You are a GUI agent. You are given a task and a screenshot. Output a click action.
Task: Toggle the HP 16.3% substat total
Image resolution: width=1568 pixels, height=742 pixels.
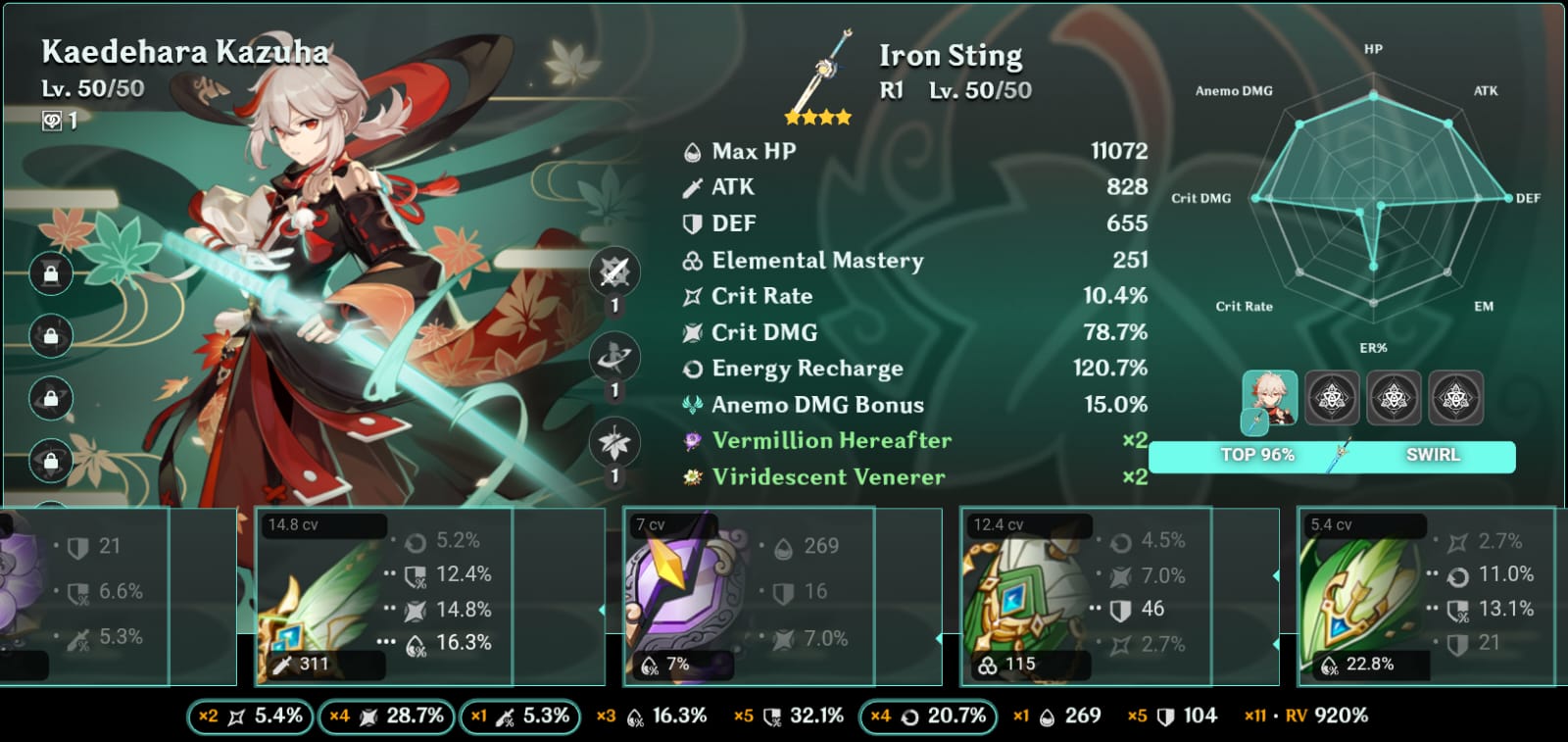652,717
